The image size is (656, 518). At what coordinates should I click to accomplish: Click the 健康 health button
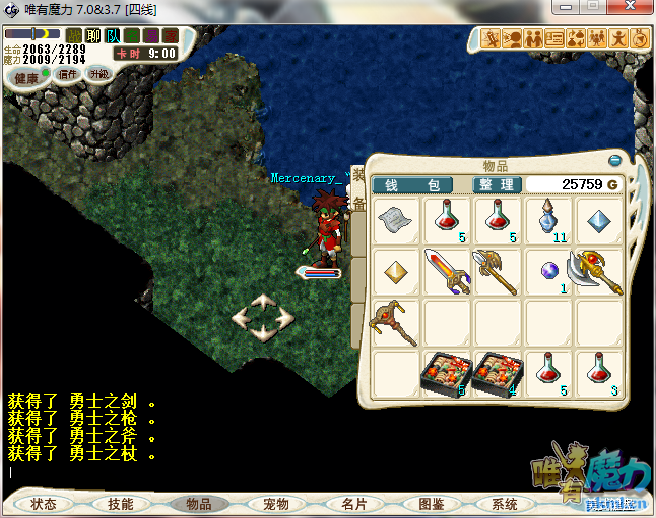(26, 77)
